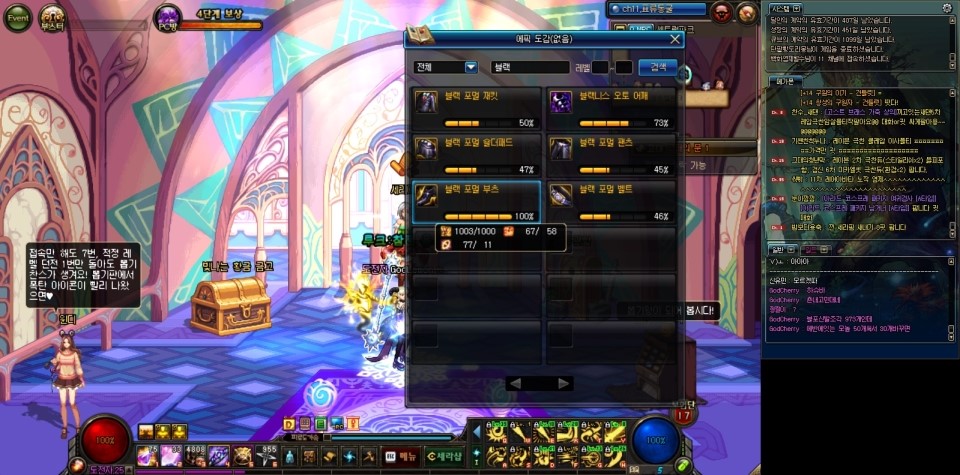Click the PC방 purple icon

tap(169, 15)
